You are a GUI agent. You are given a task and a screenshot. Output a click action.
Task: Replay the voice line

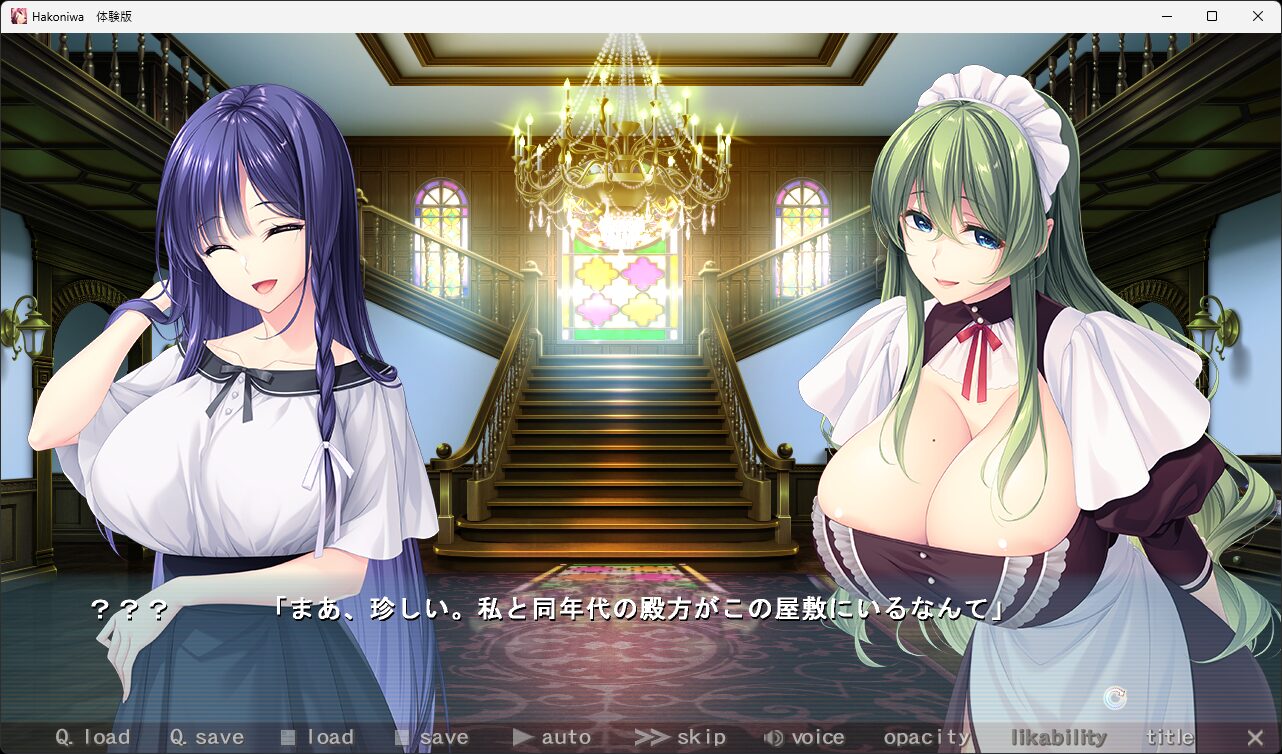pyautogui.click(x=804, y=738)
